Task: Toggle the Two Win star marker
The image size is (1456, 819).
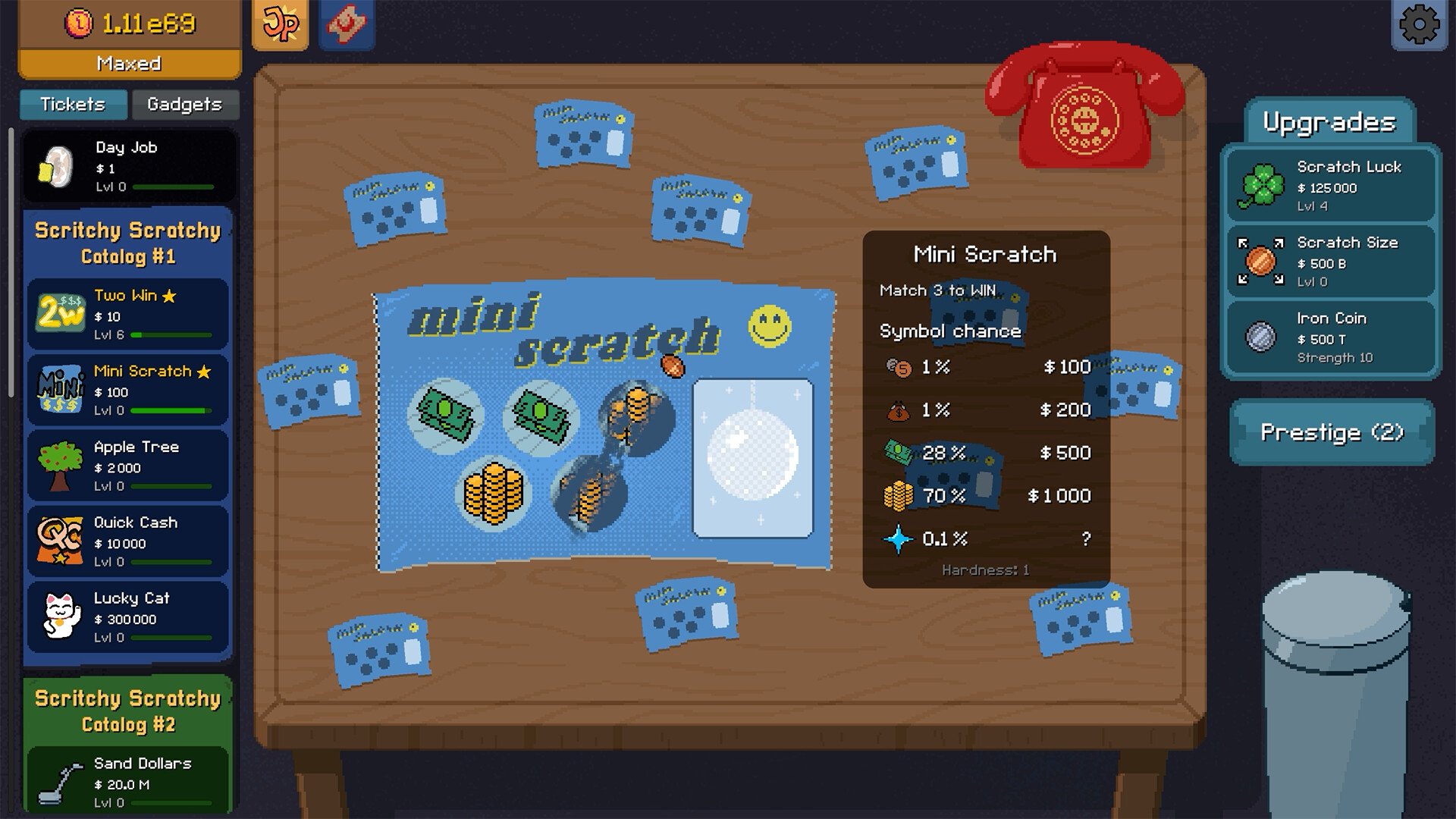Action: (168, 296)
